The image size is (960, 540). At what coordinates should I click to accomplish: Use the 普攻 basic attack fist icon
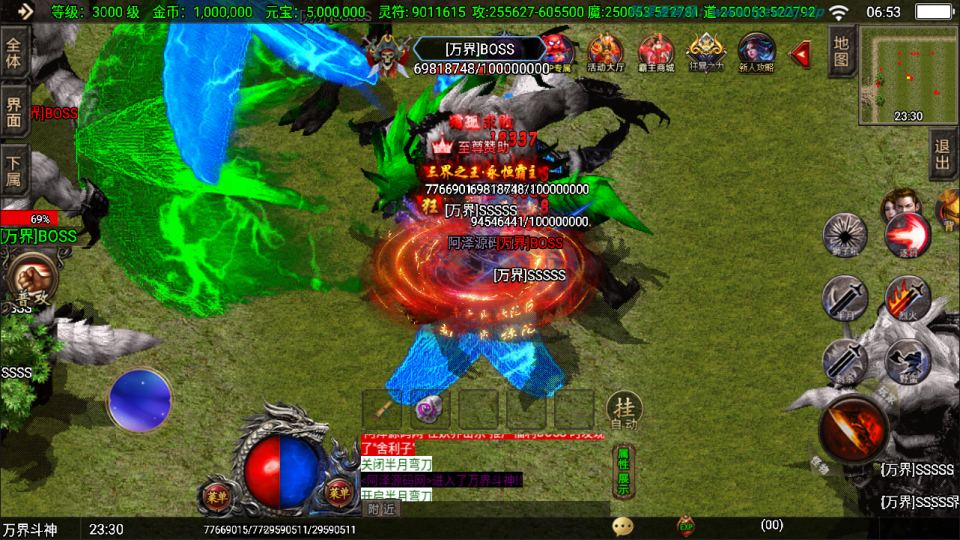28,275
